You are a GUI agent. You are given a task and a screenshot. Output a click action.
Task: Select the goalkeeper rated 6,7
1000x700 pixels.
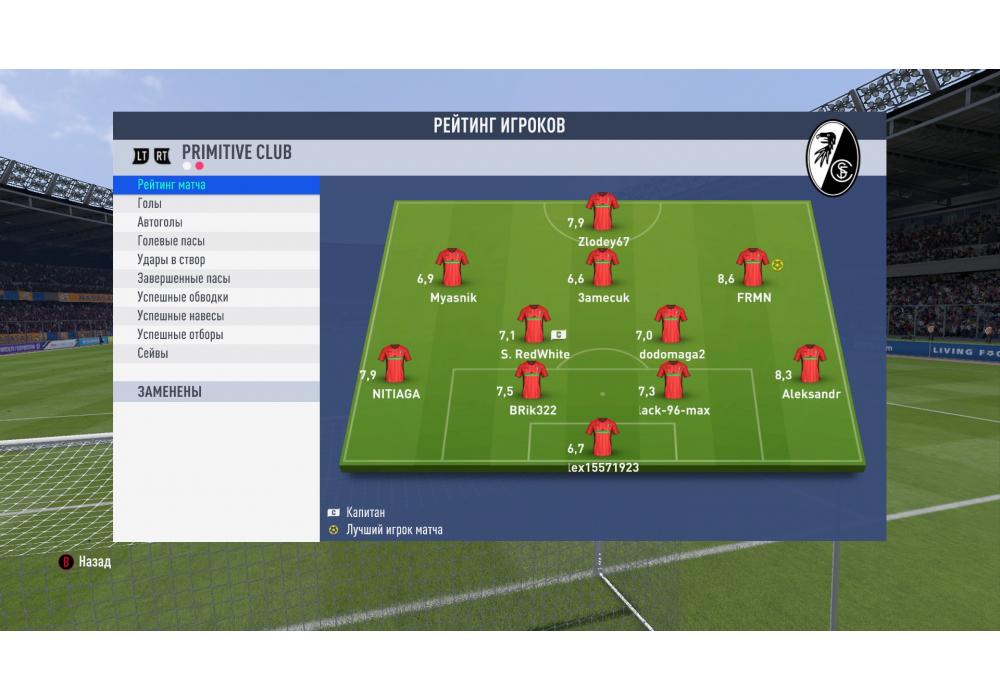click(x=602, y=439)
